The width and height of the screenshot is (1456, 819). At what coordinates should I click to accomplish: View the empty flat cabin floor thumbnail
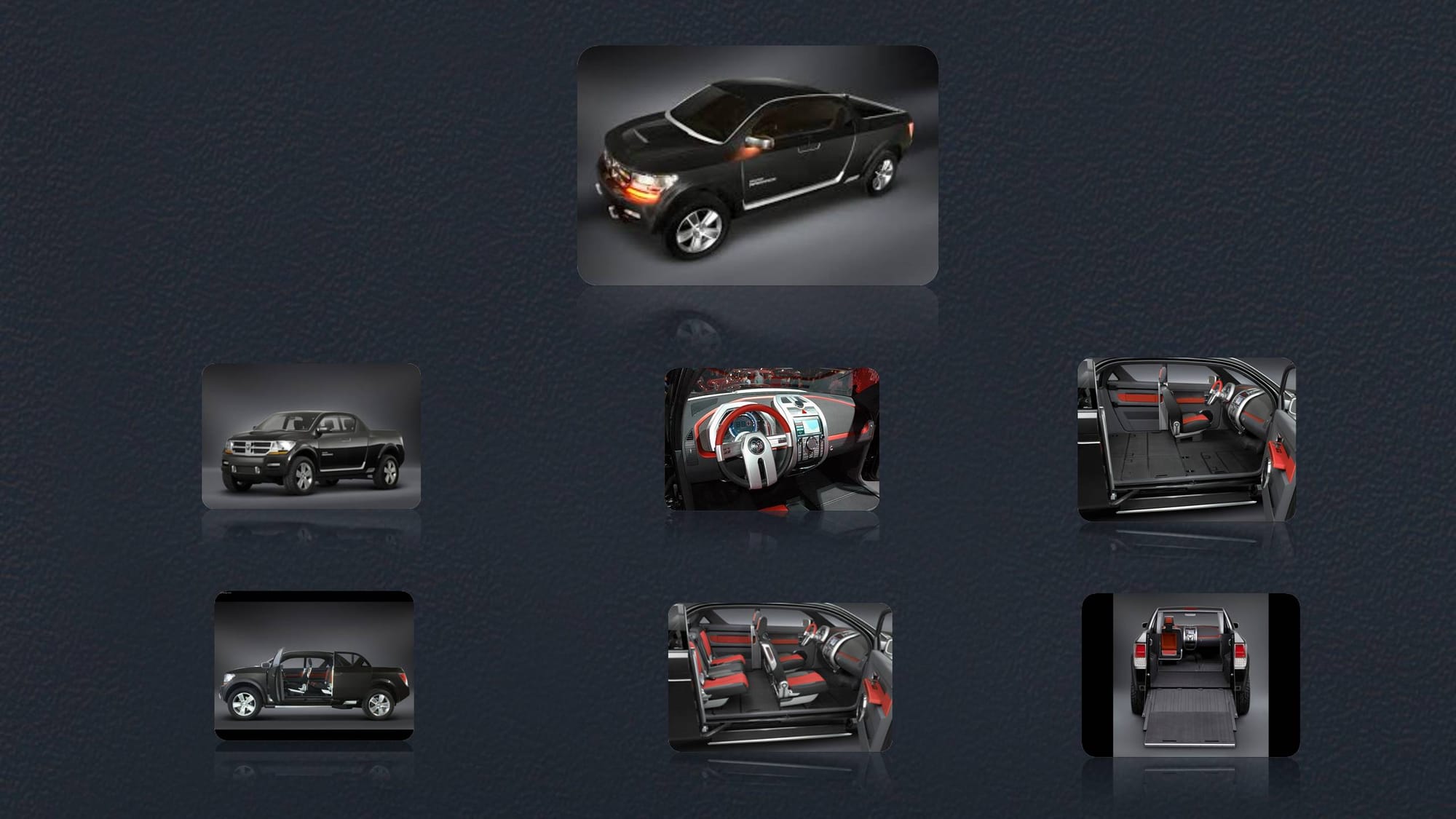pos(1187,439)
